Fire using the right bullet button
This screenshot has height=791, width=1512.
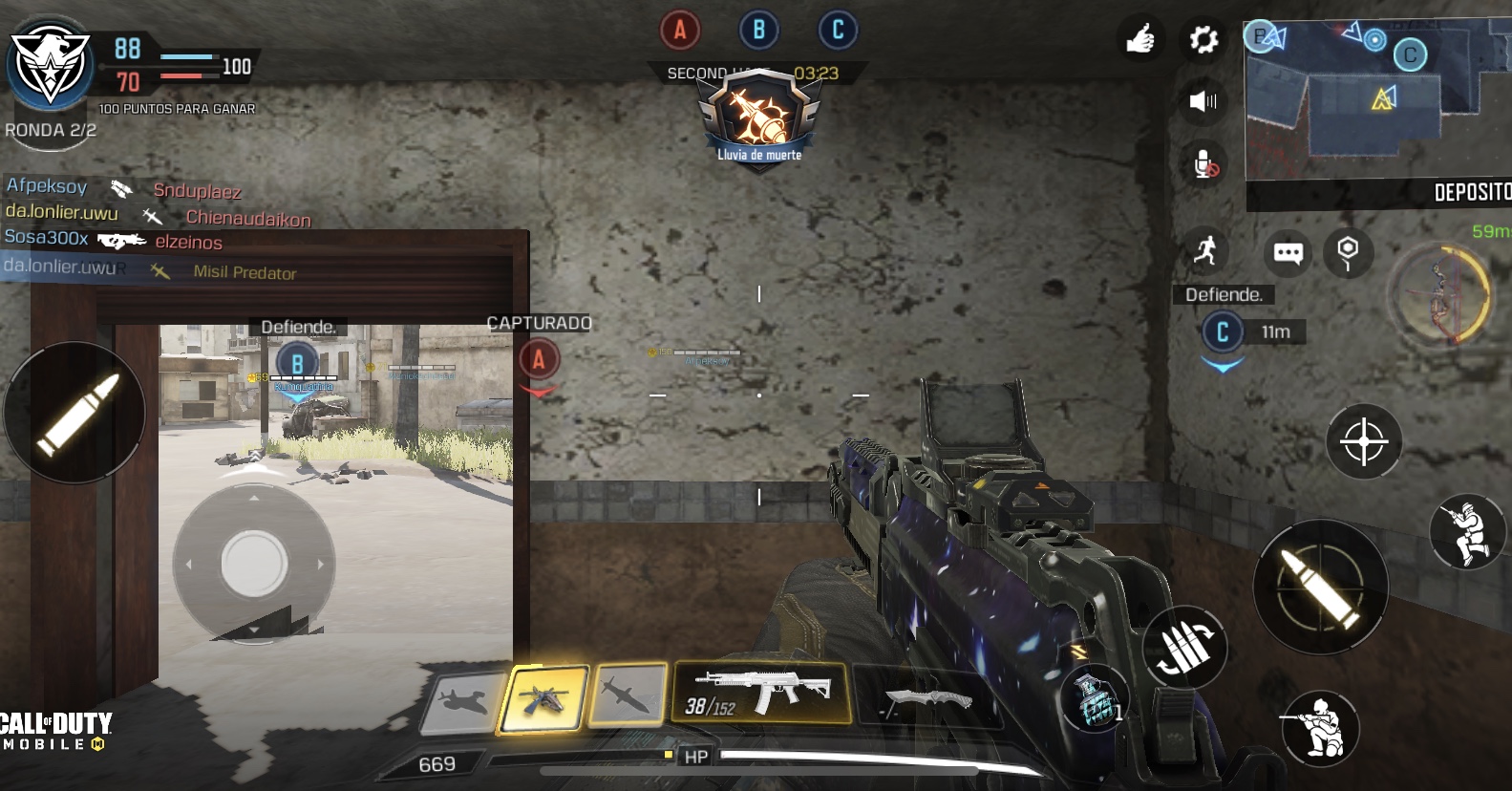point(1320,587)
